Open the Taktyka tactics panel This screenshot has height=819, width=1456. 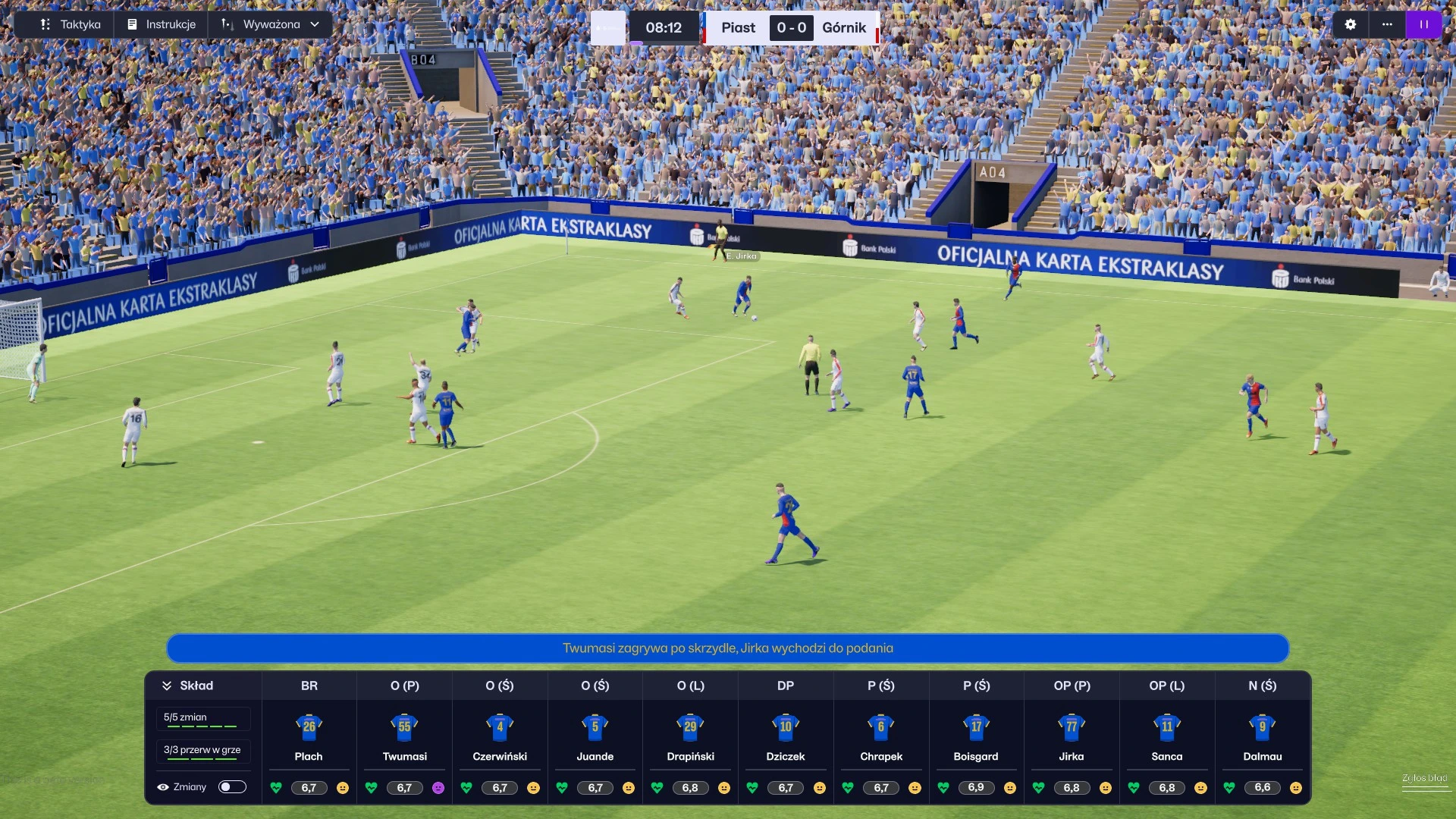click(x=71, y=24)
